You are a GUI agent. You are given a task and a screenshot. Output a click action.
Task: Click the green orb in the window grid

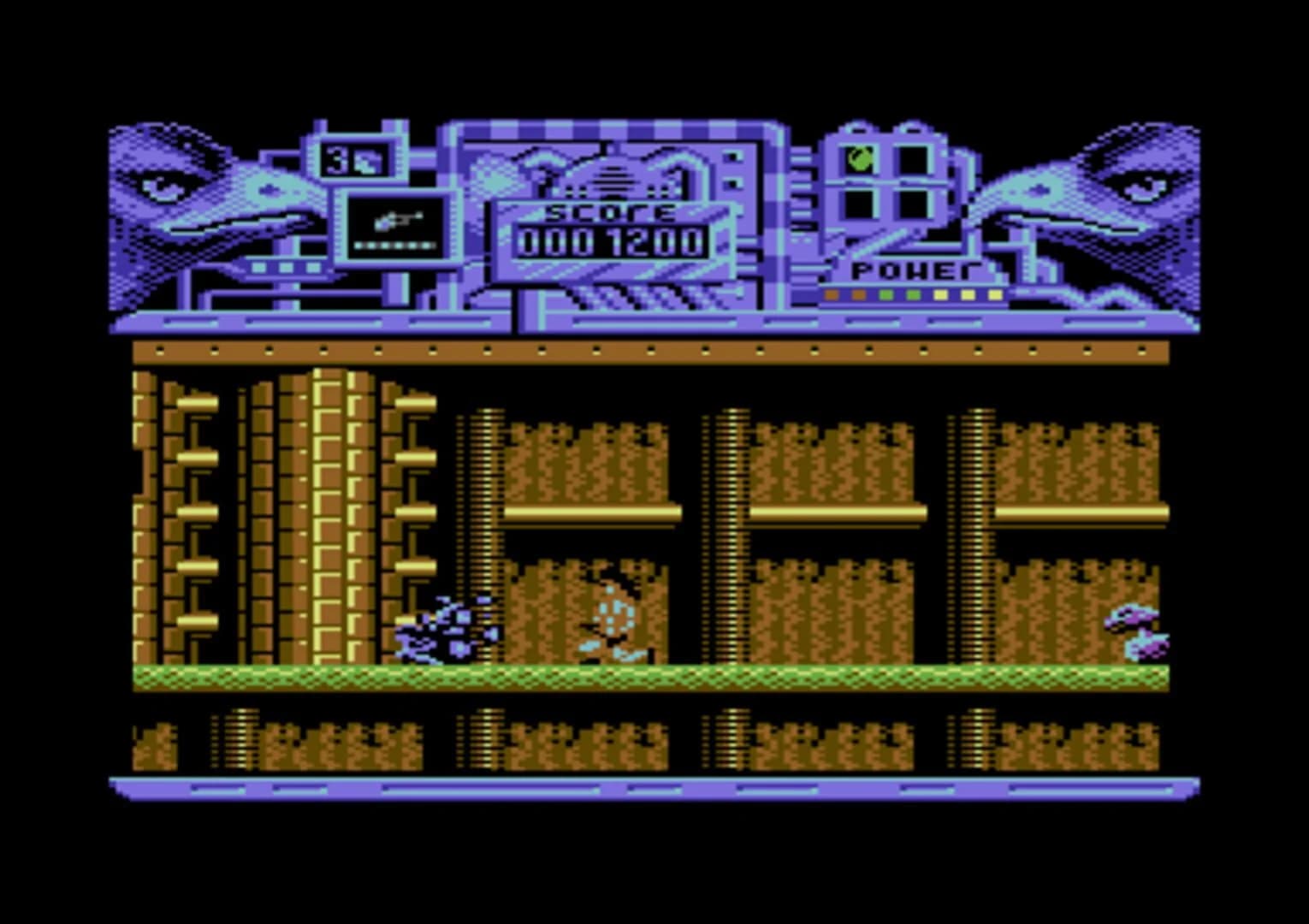point(858,159)
